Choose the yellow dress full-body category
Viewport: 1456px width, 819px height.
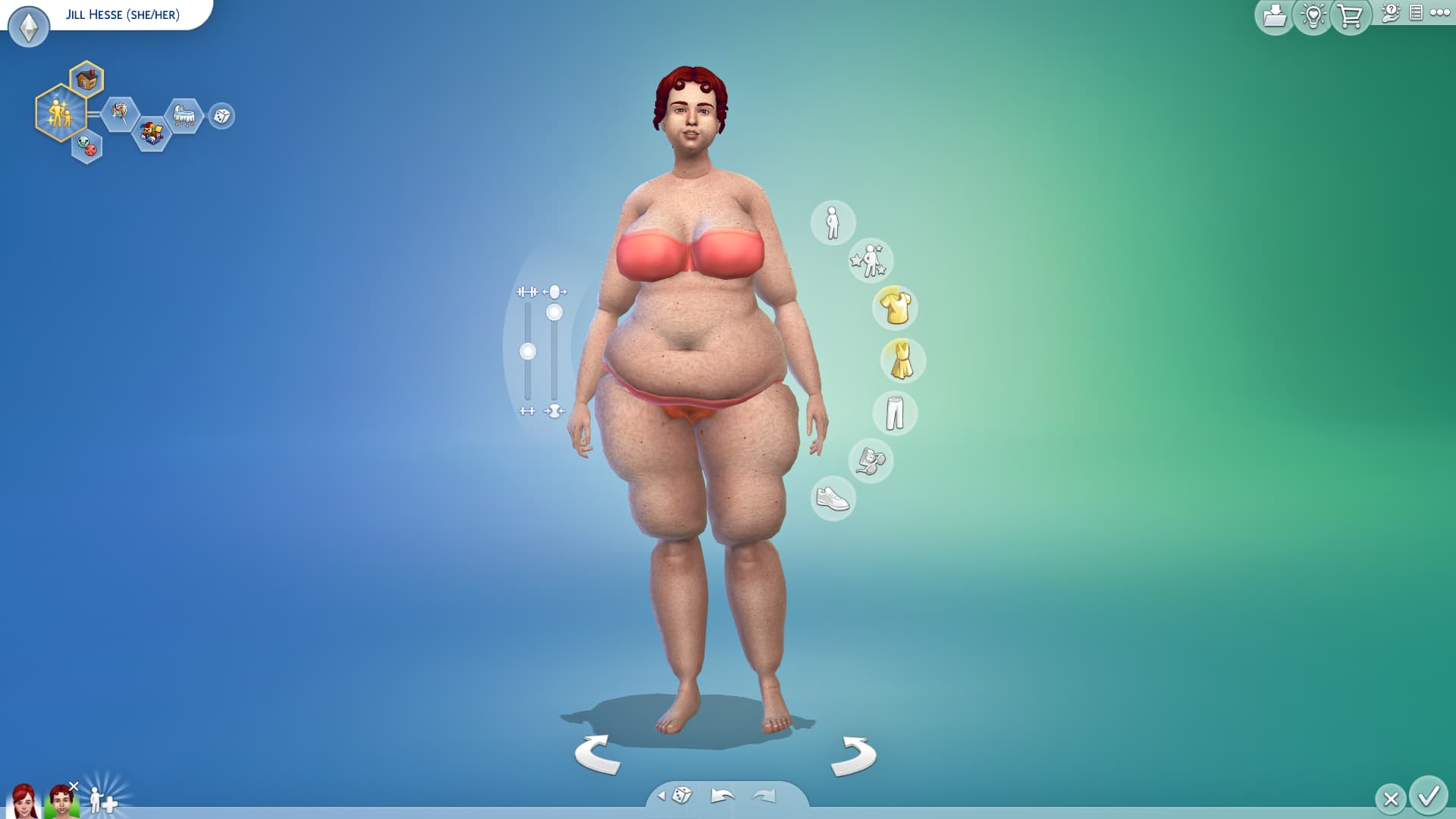pos(902,360)
